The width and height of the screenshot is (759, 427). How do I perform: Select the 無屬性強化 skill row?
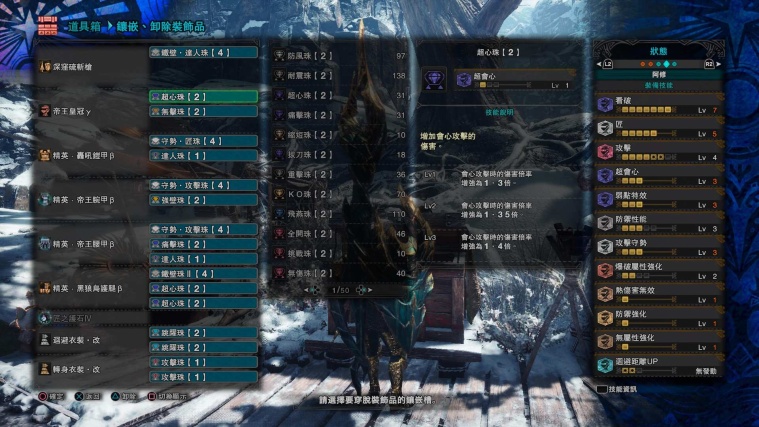coord(659,342)
